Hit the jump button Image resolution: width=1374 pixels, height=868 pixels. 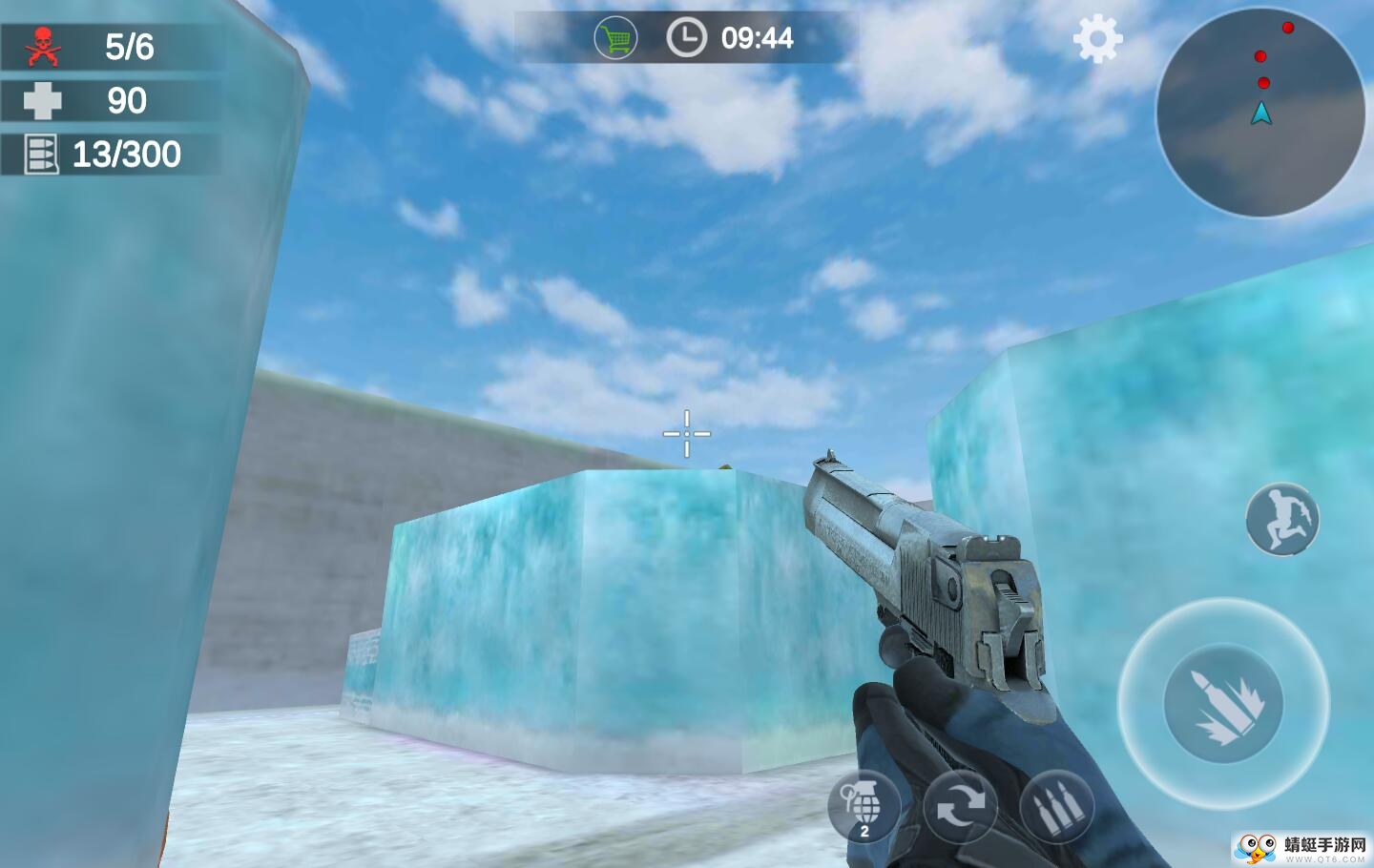click(1281, 520)
